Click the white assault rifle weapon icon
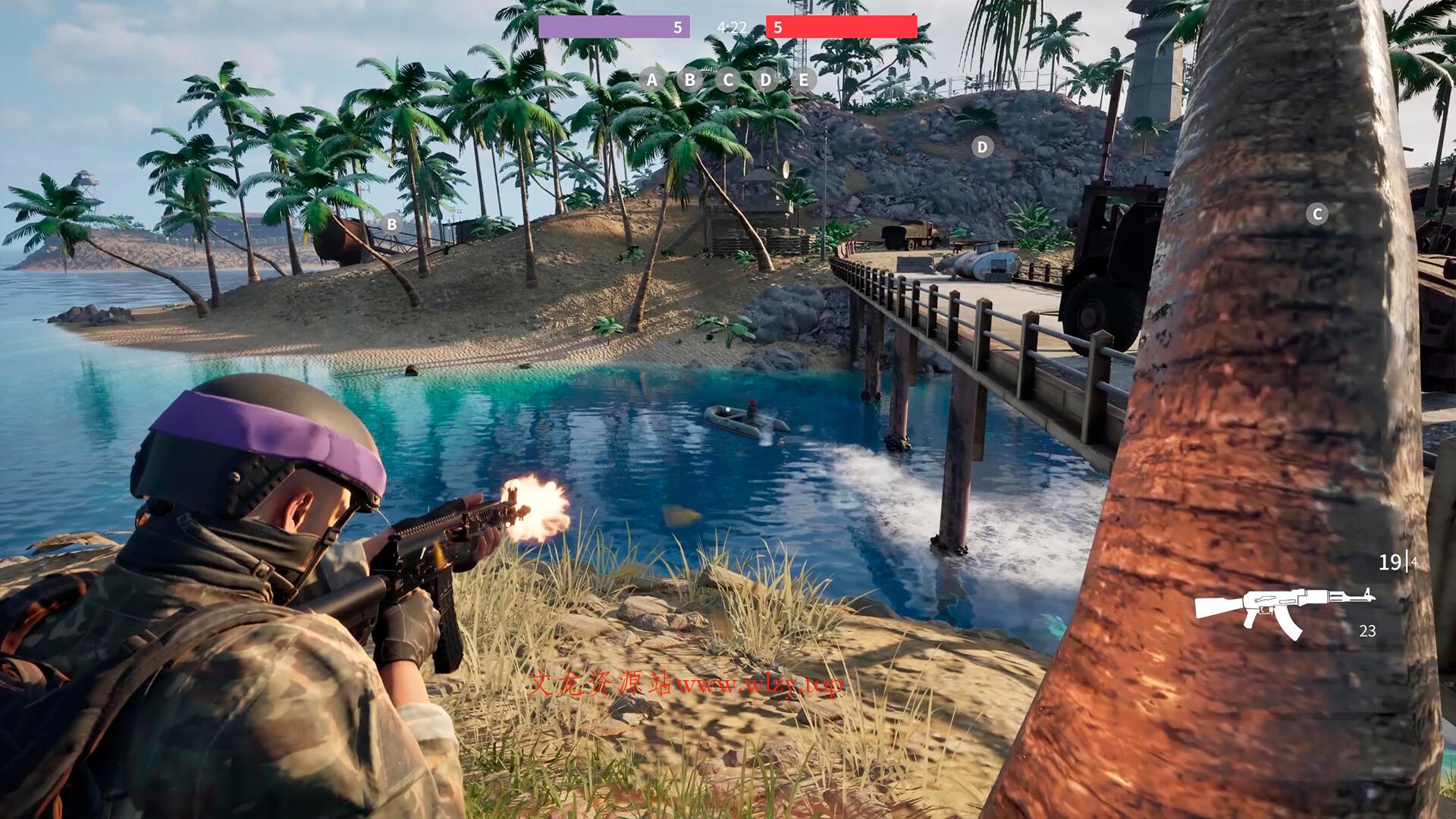 tap(1285, 609)
